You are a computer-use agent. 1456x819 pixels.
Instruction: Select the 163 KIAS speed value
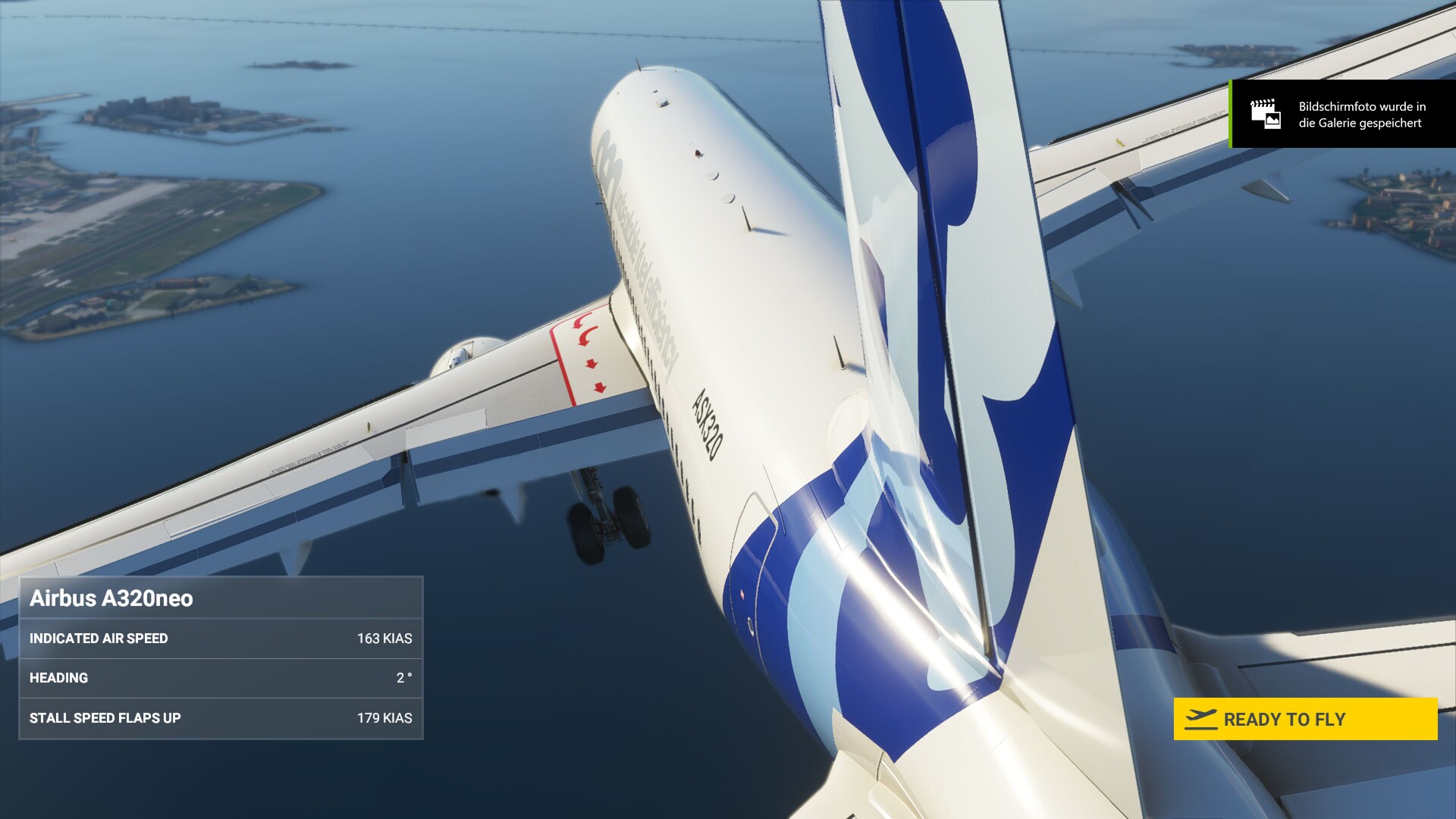click(x=385, y=639)
